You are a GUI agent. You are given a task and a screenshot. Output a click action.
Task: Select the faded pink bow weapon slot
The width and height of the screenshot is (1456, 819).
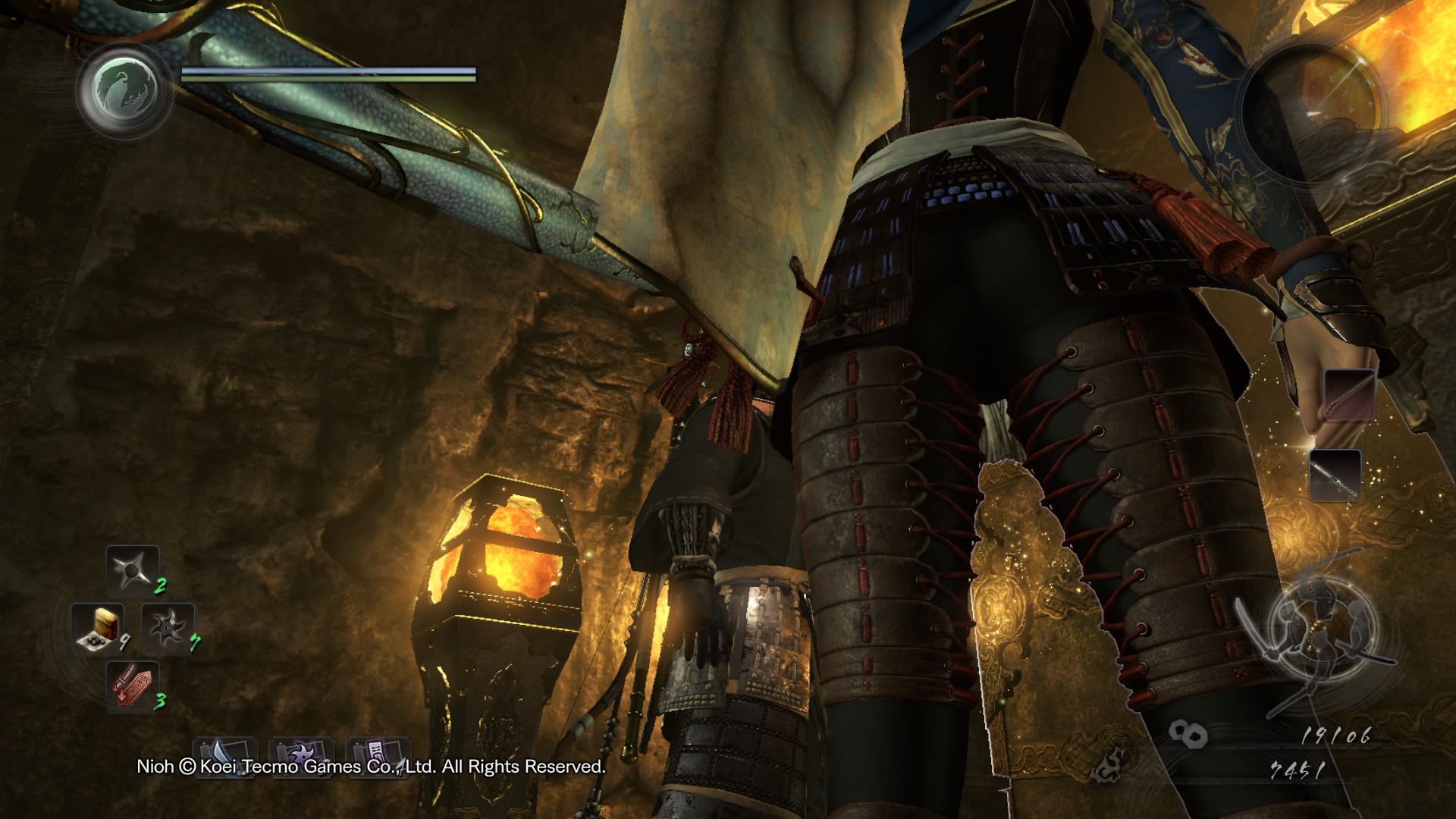1349,395
